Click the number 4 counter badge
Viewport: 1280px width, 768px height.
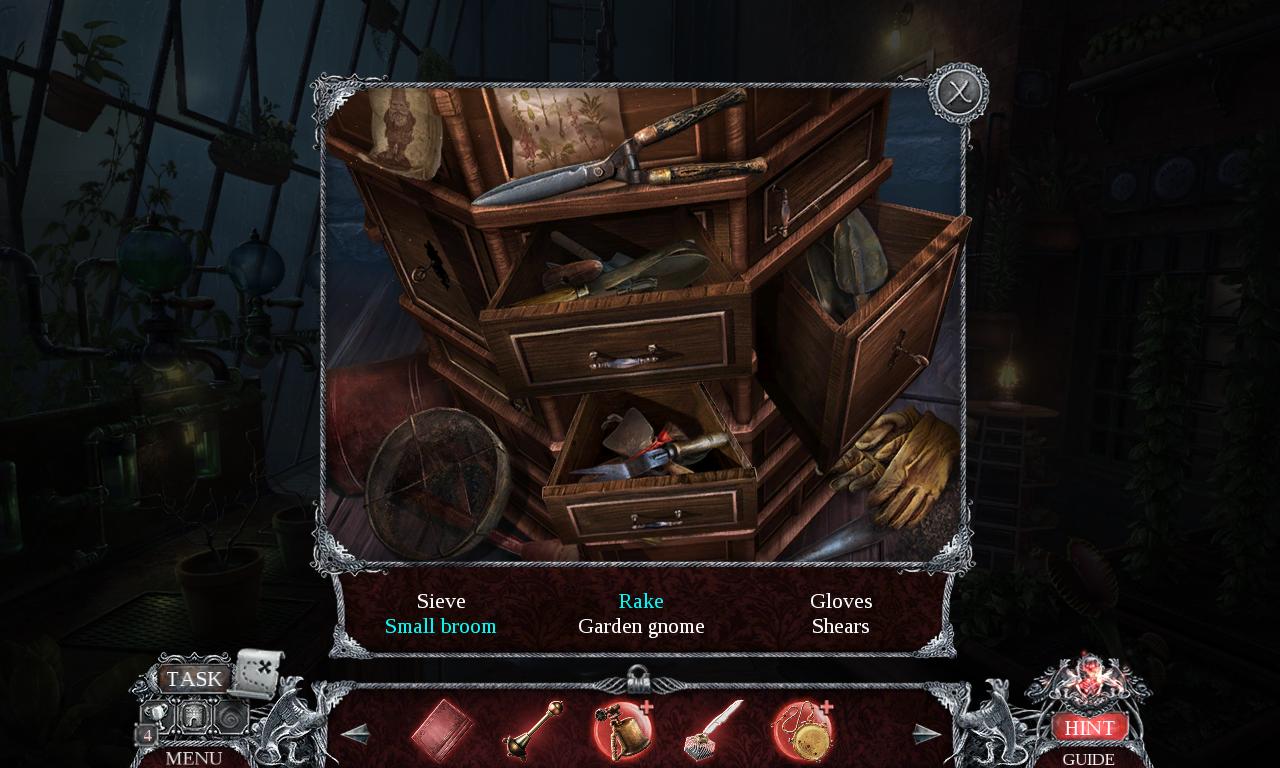point(146,734)
